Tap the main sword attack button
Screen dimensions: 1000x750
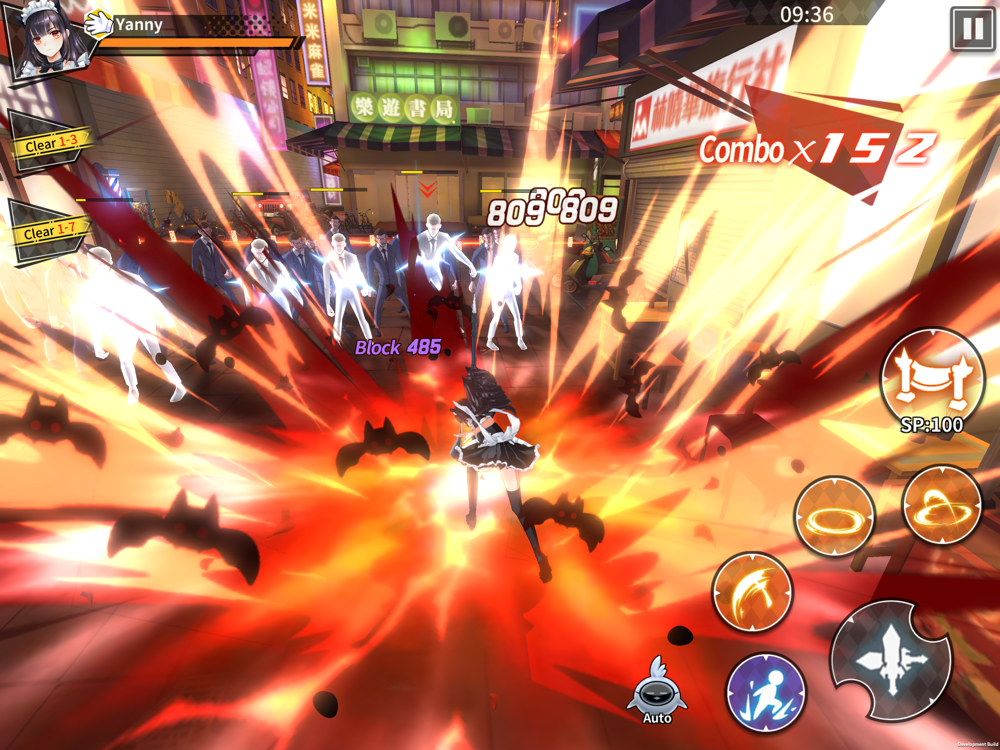click(x=890, y=660)
